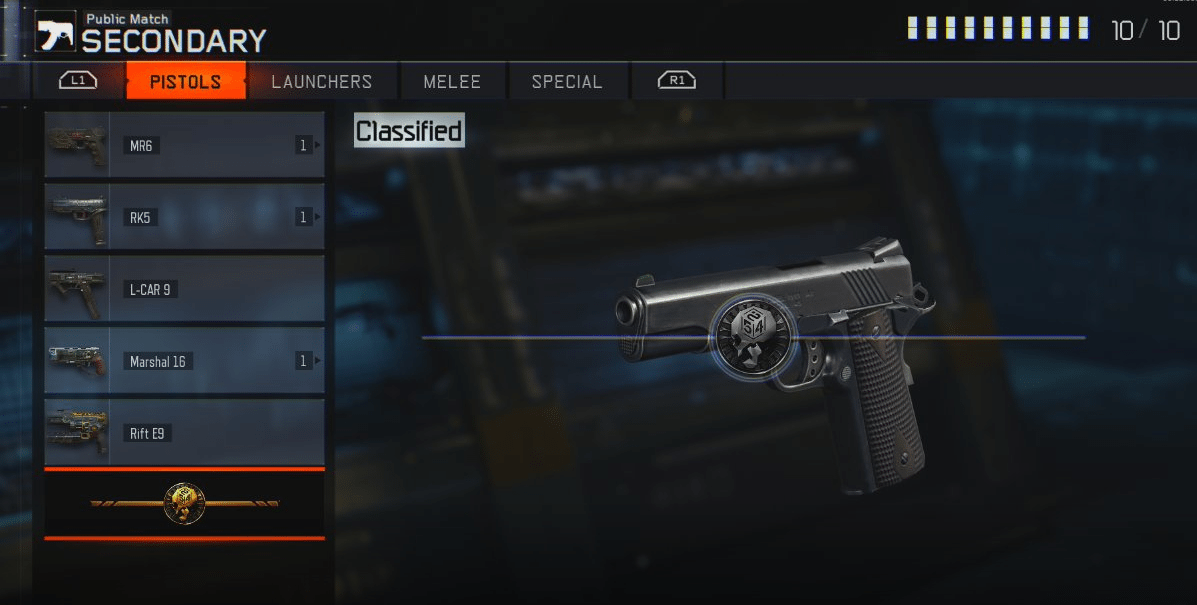Show the Special weapons tab
The width and height of the screenshot is (1197, 605).
(567, 81)
